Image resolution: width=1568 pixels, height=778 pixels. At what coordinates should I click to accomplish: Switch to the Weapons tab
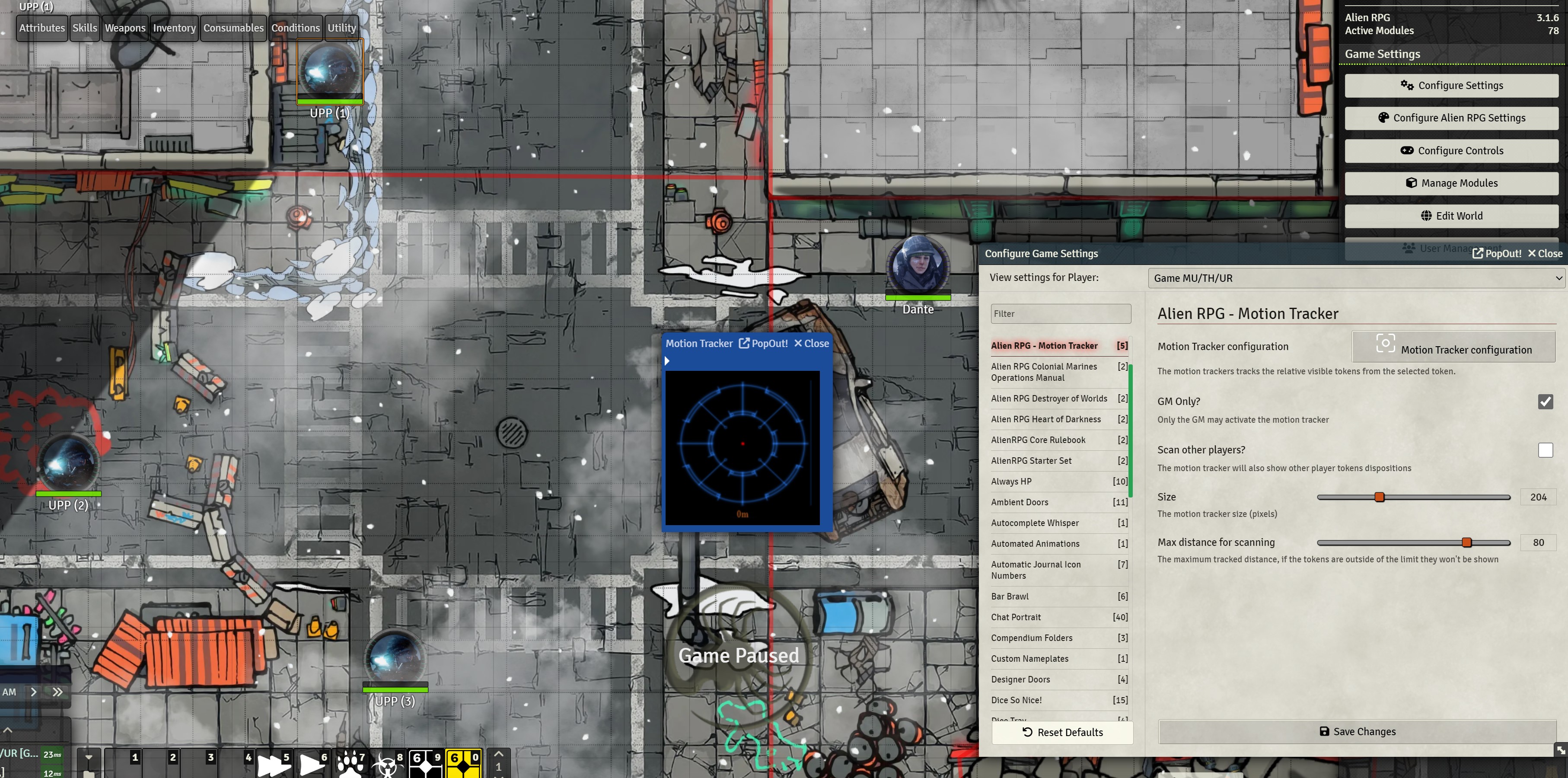point(125,27)
